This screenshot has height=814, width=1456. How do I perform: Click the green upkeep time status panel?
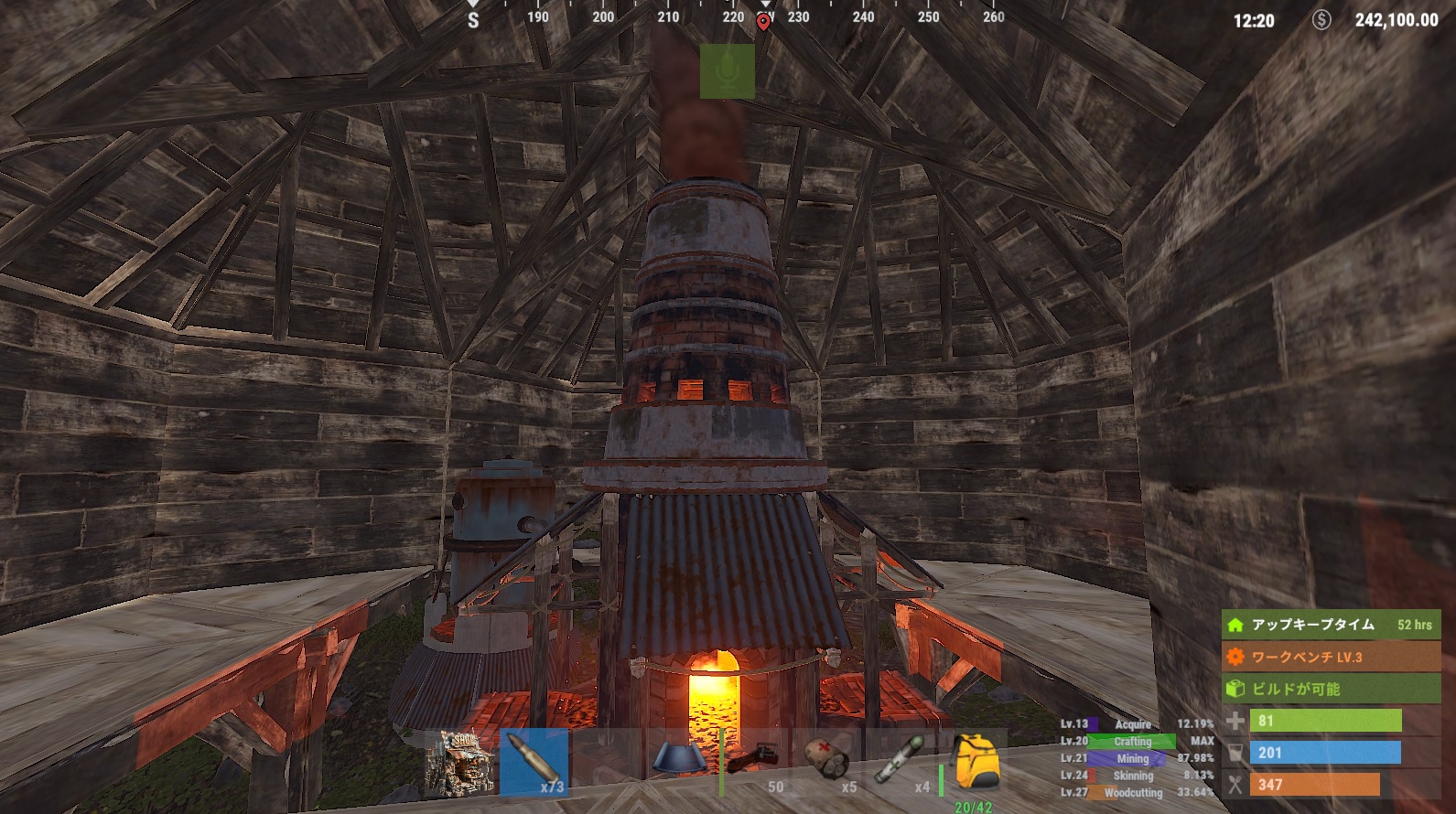pos(1331,625)
